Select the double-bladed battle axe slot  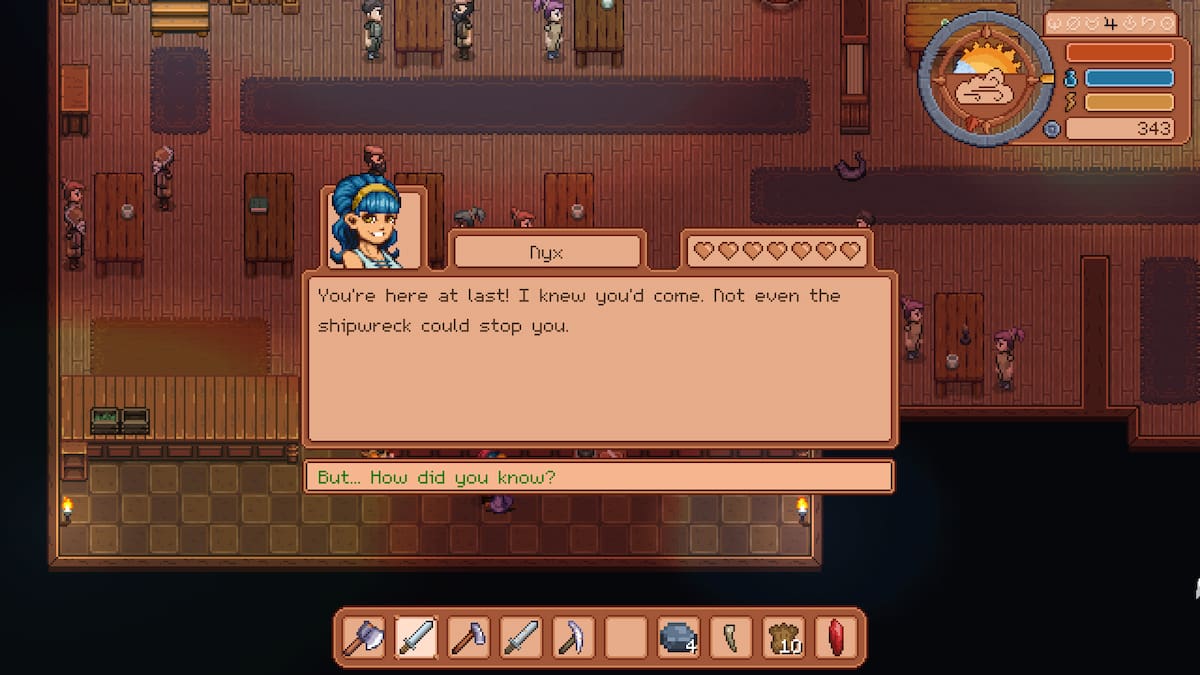point(365,637)
